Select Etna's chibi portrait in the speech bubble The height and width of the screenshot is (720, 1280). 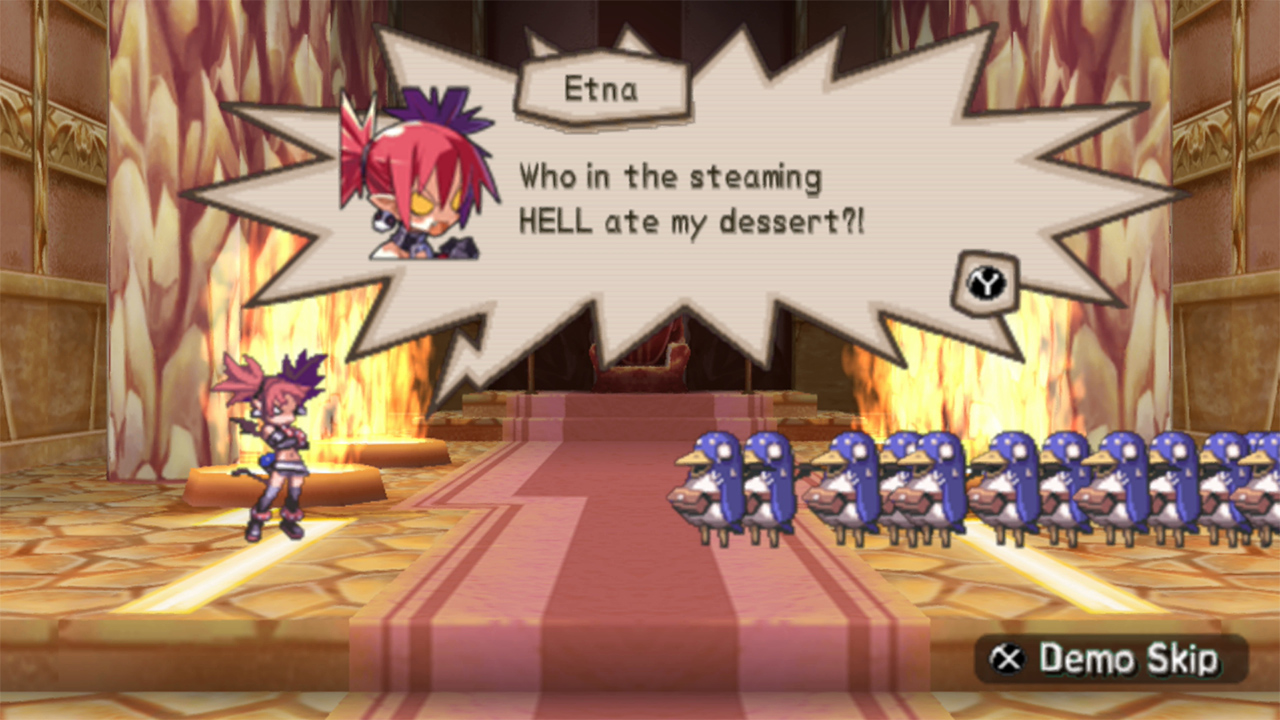(x=420, y=180)
